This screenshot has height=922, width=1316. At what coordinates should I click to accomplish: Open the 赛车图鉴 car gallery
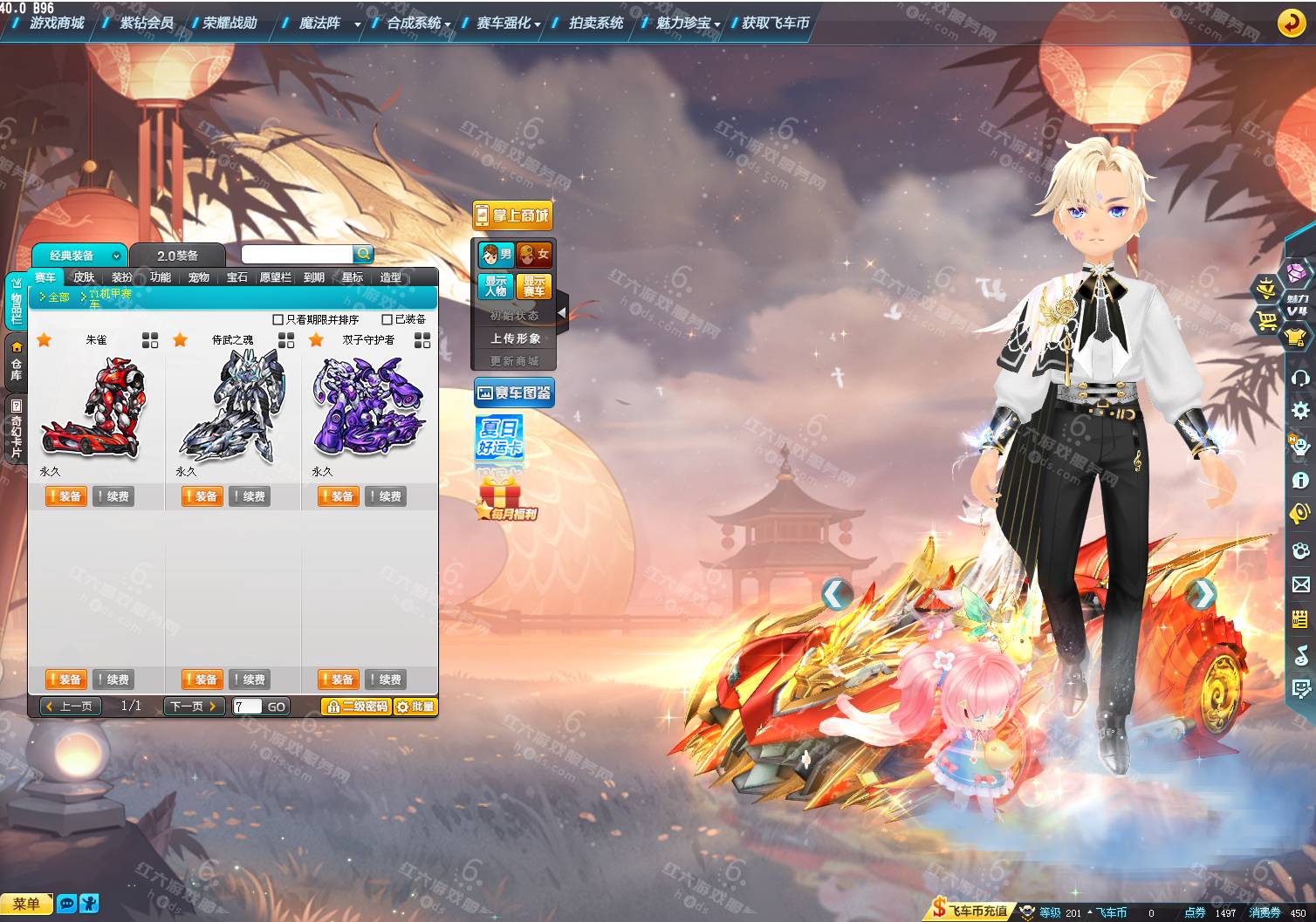point(514,393)
